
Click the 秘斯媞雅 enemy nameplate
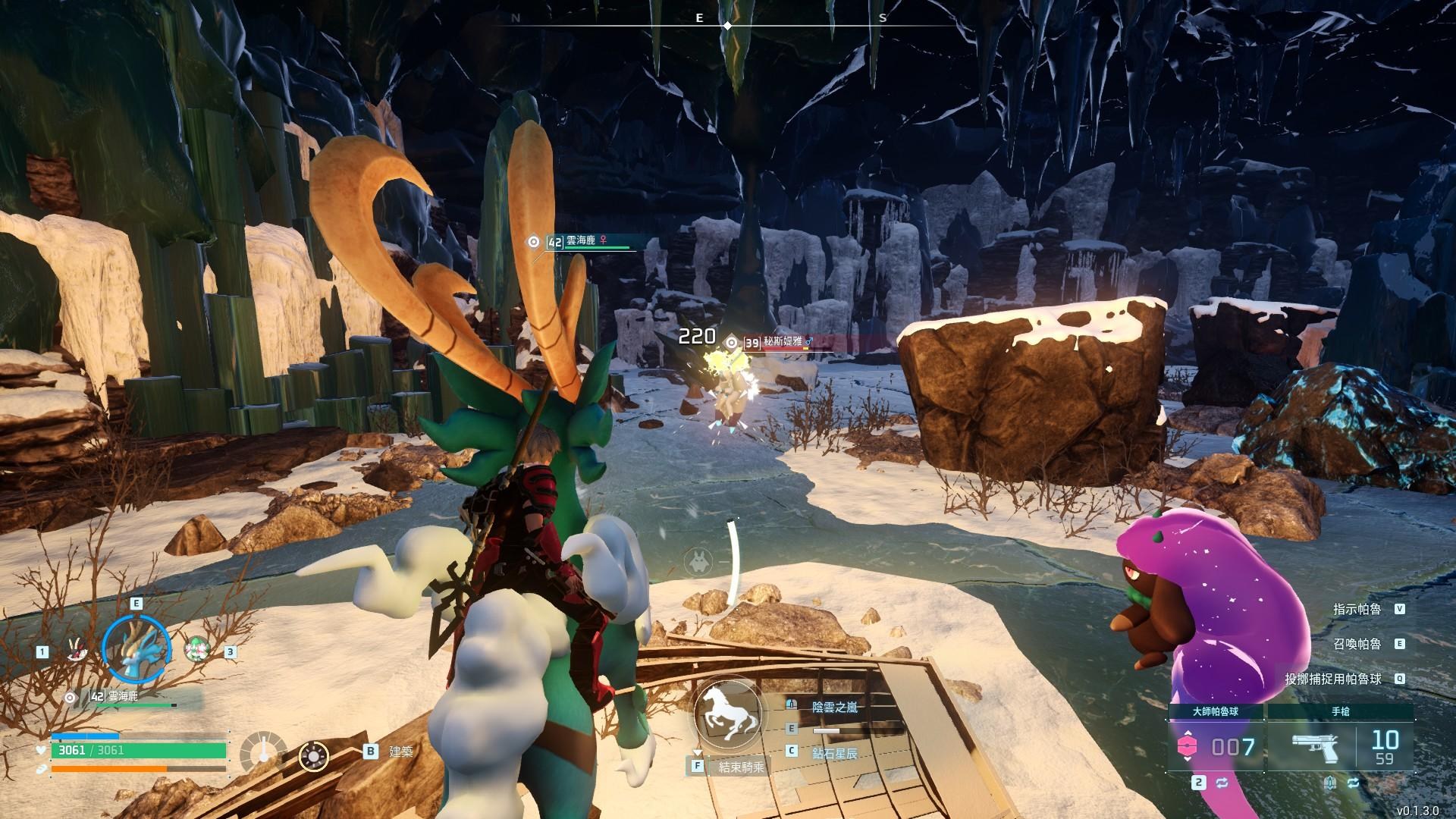click(781, 343)
